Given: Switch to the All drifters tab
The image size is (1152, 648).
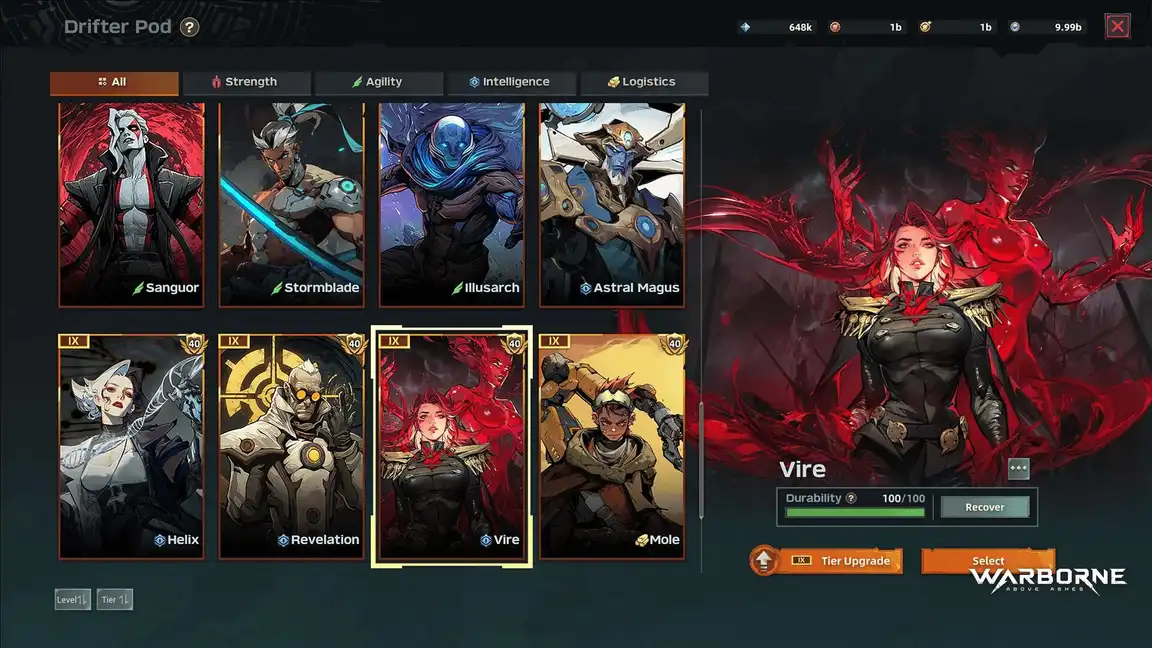Looking at the screenshot, I should [114, 83].
